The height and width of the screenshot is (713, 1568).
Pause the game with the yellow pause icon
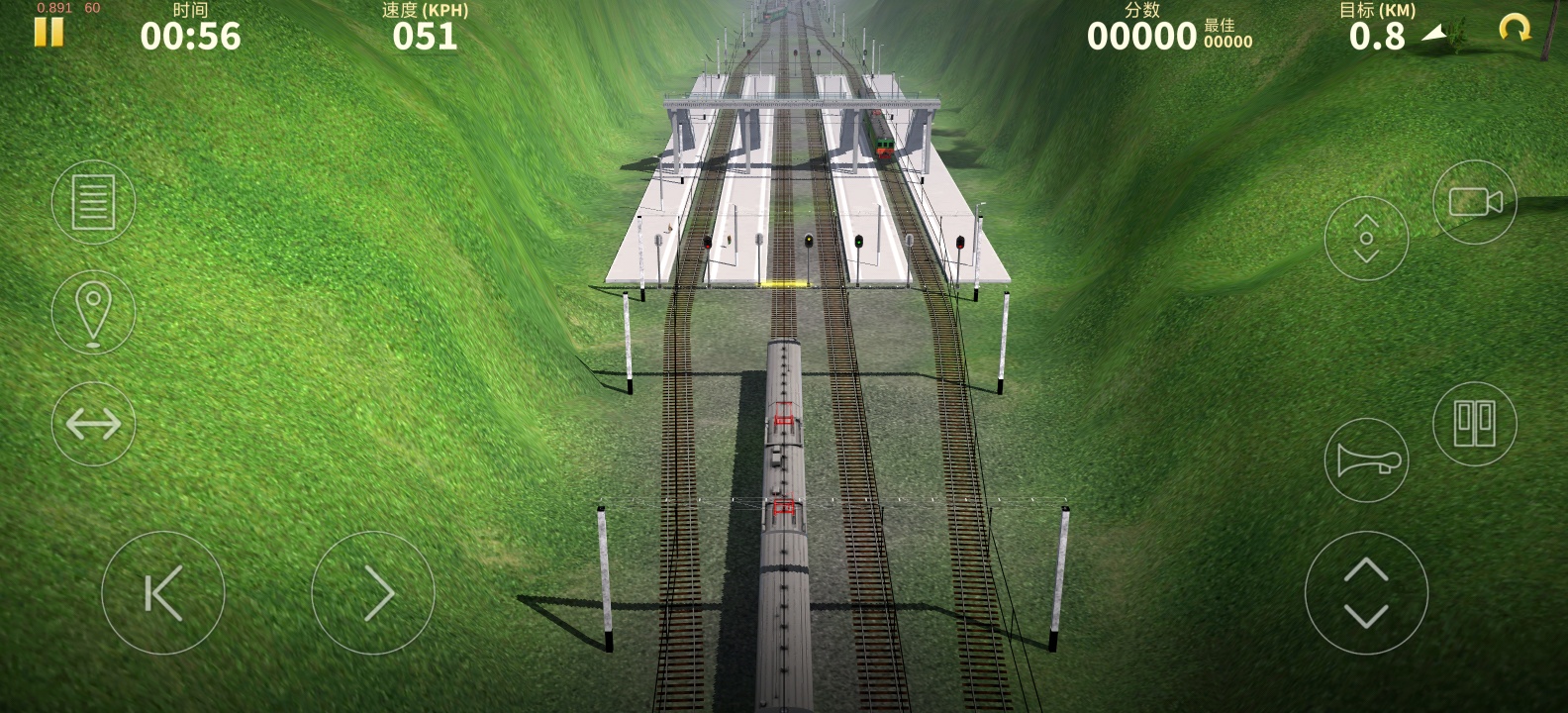click(49, 33)
